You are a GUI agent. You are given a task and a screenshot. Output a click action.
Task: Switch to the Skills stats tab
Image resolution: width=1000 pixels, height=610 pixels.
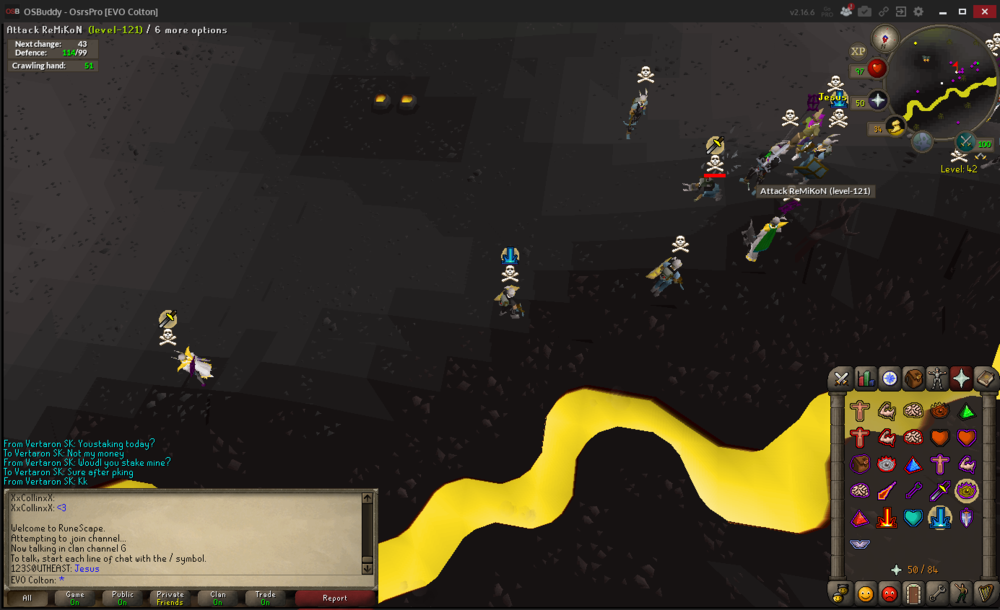(865, 378)
